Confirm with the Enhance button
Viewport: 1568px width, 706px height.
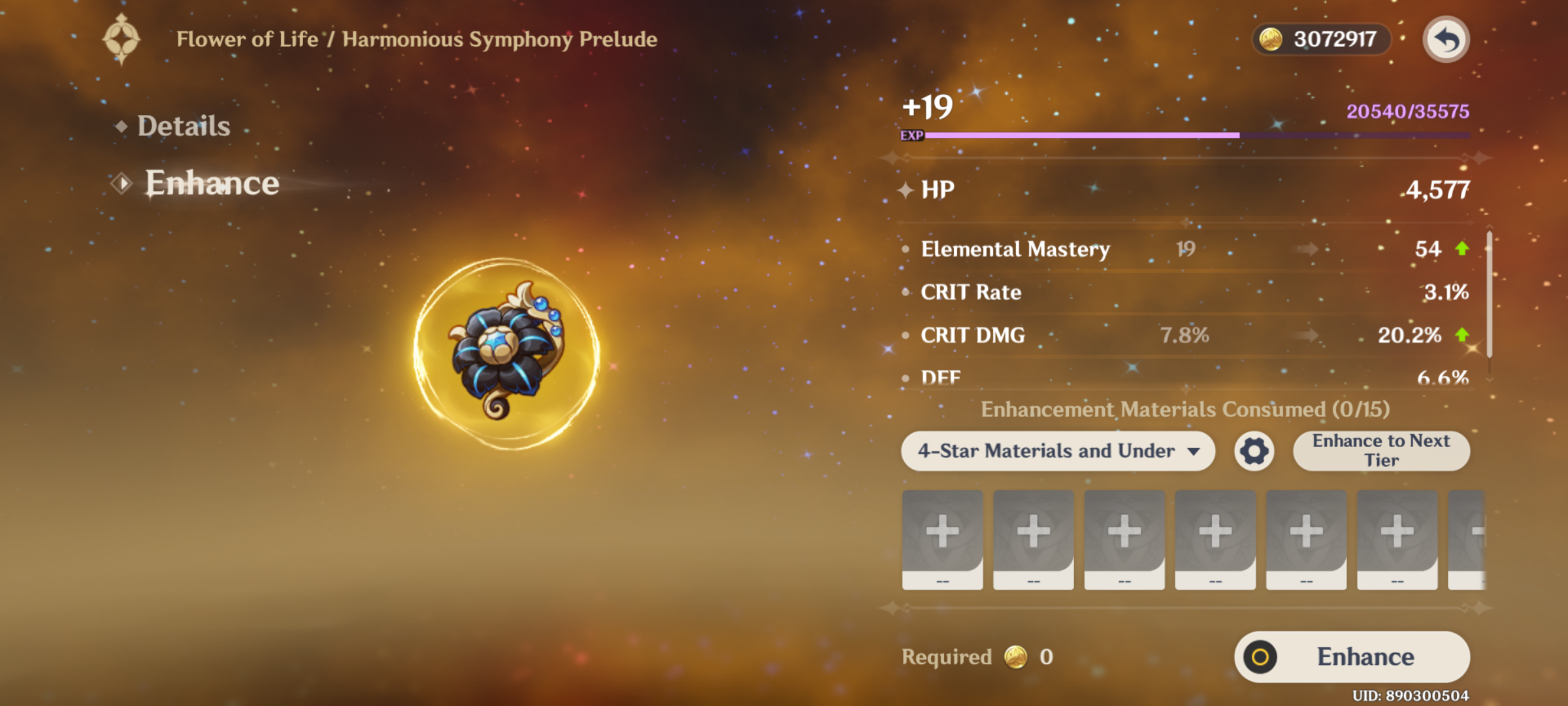pos(1352,657)
